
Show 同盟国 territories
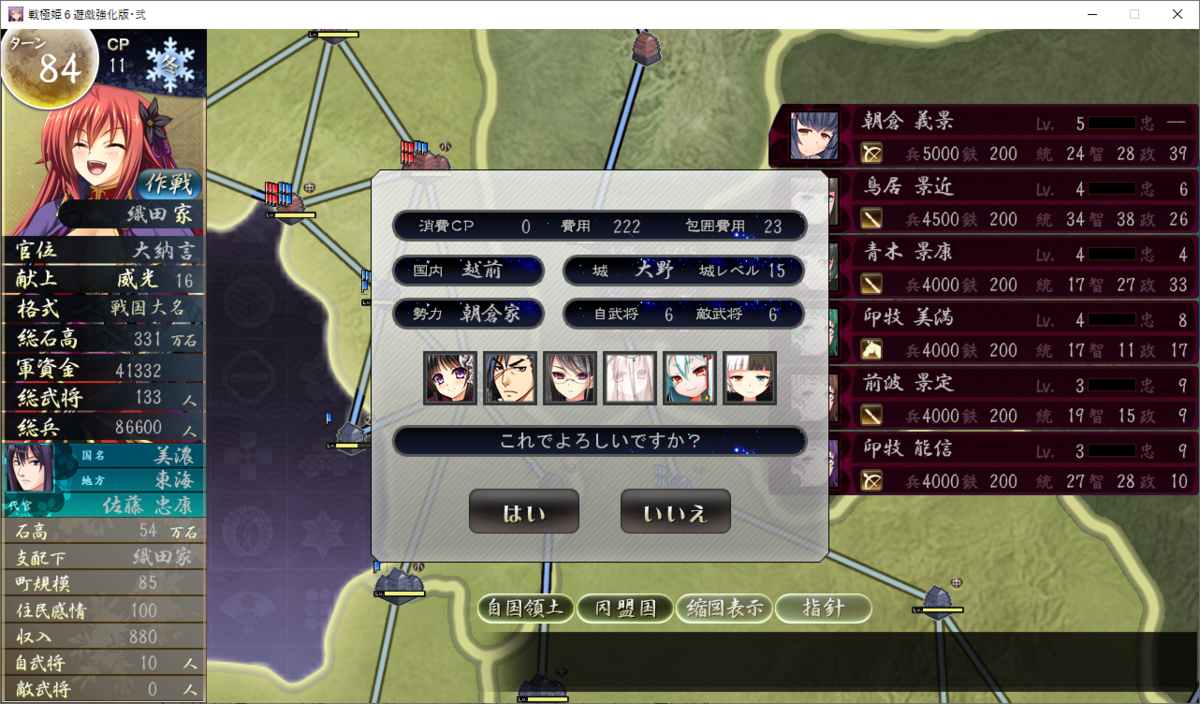click(626, 608)
